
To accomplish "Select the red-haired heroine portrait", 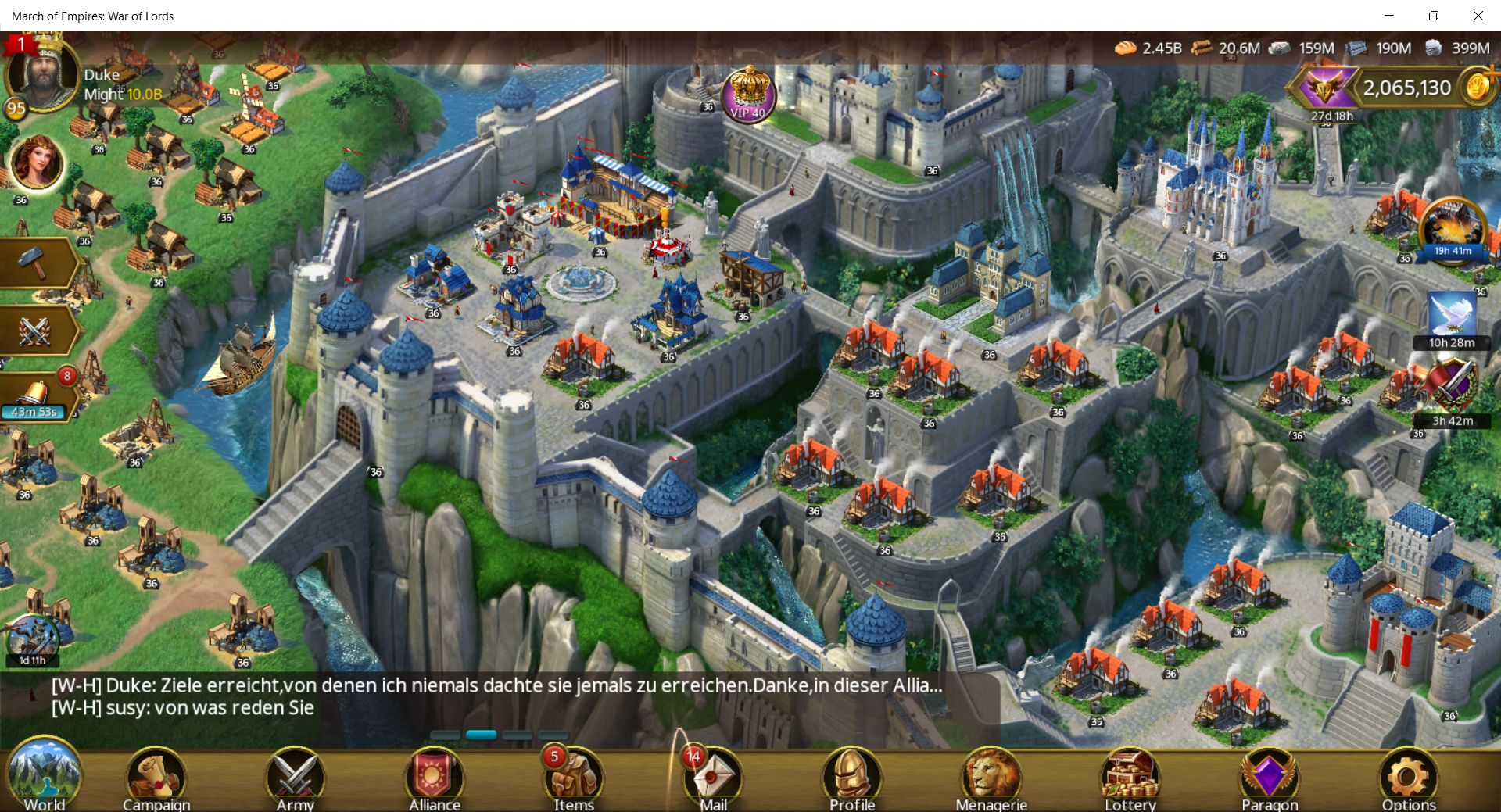I will [36, 162].
